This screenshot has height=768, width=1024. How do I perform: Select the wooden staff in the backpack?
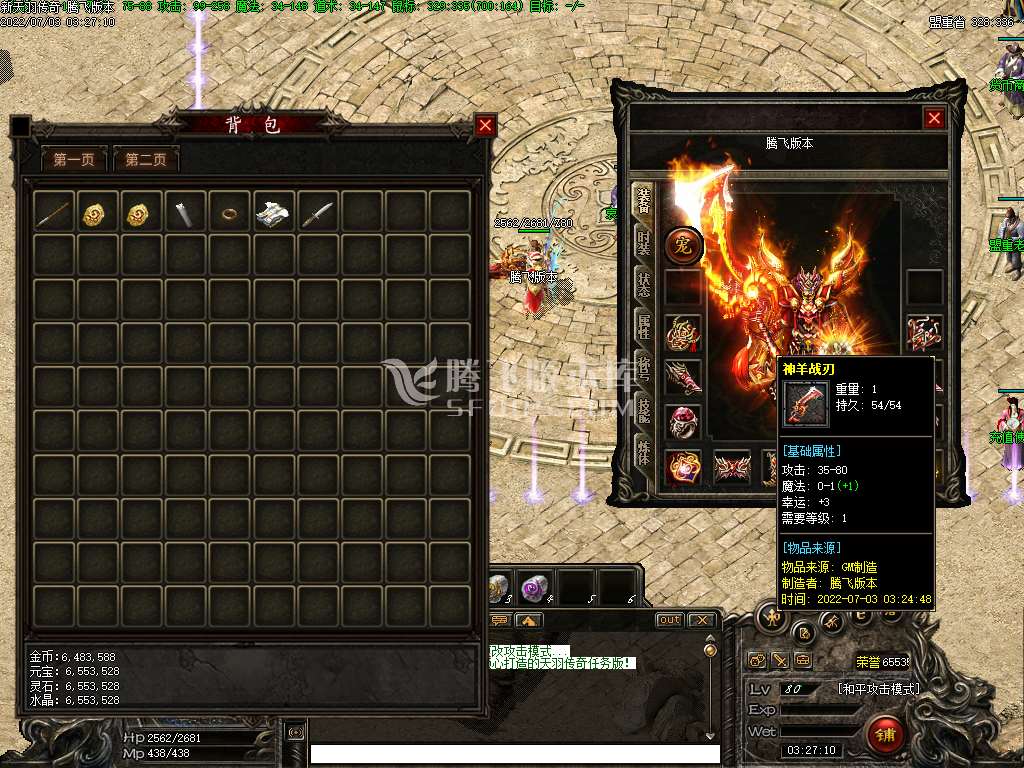(x=54, y=212)
